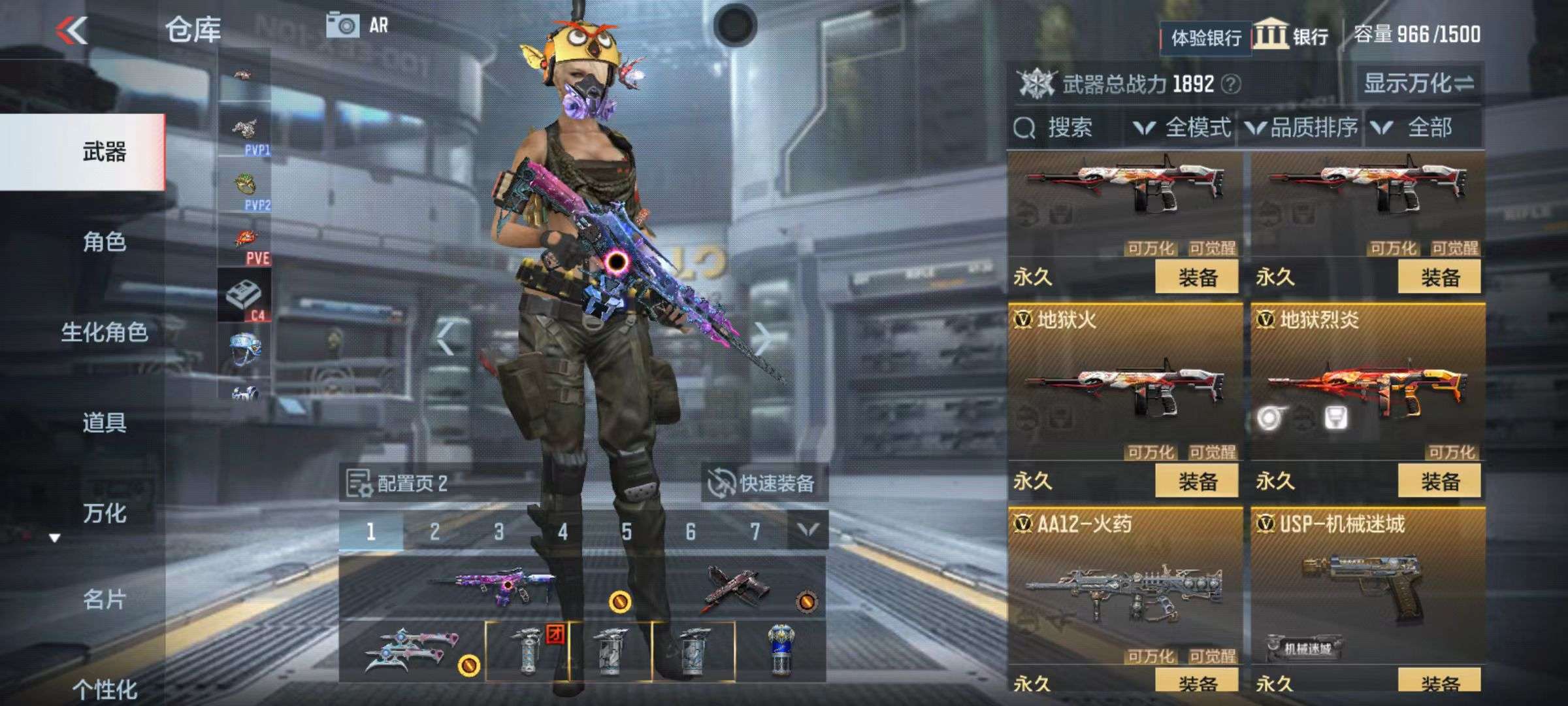Open the AR camera view
The height and width of the screenshot is (706, 1568).
(x=357, y=26)
